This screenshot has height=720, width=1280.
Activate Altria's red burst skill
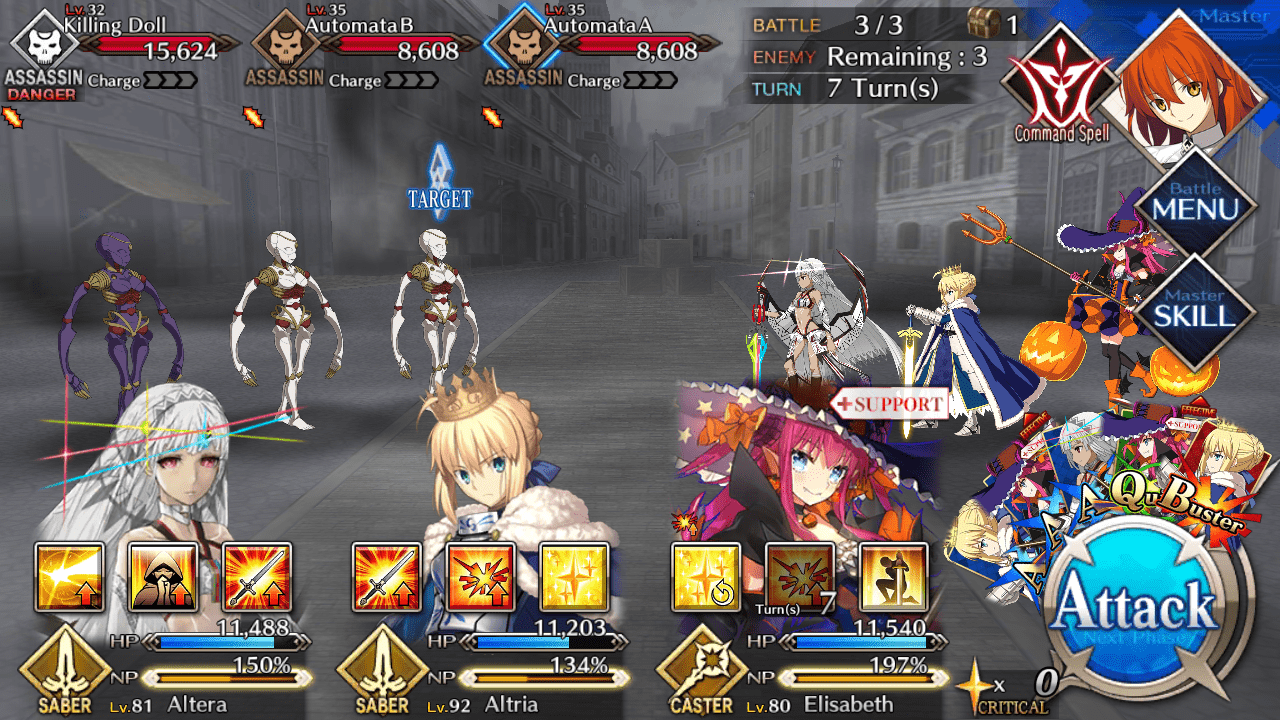pos(481,577)
